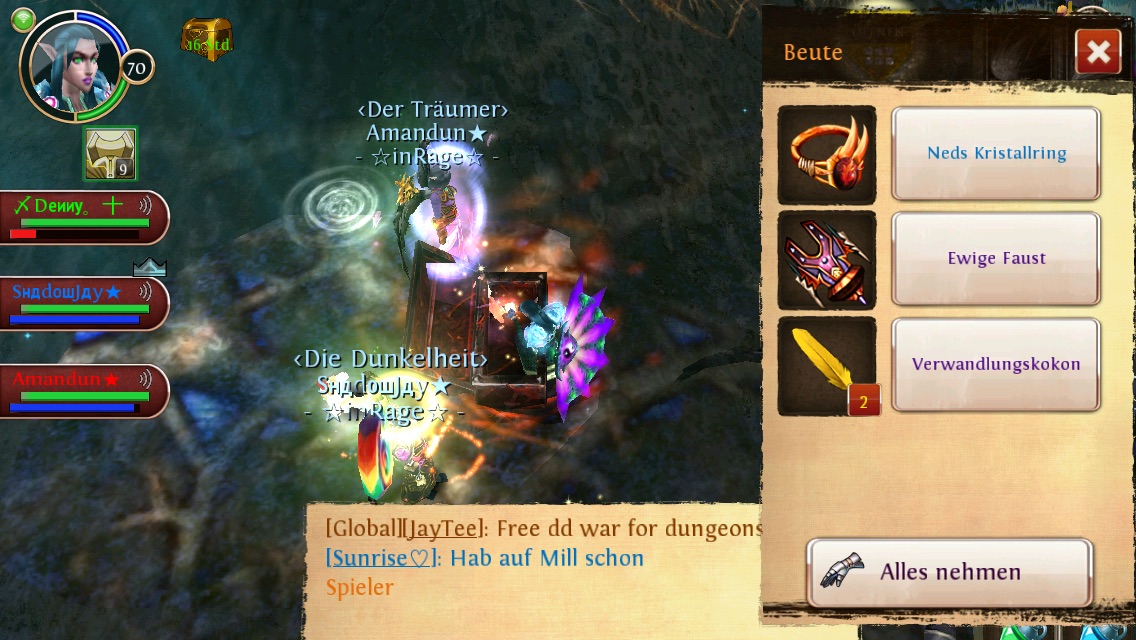Screen dimensions: 1136x640
Task: Select the buff icon with number 9
Action: [110, 154]
